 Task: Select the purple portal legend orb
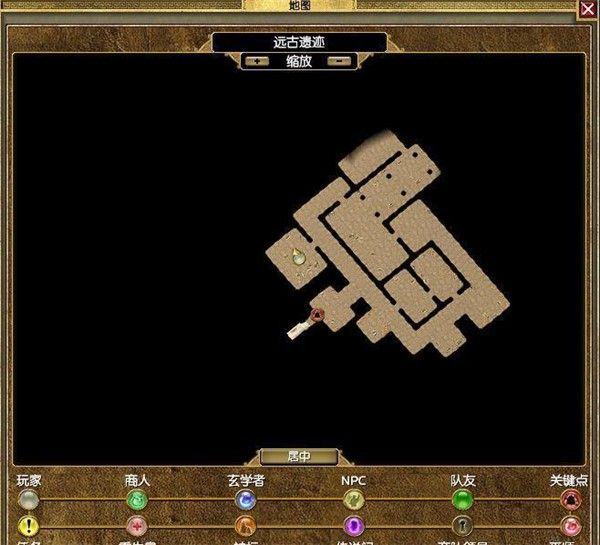coord(354,526)
